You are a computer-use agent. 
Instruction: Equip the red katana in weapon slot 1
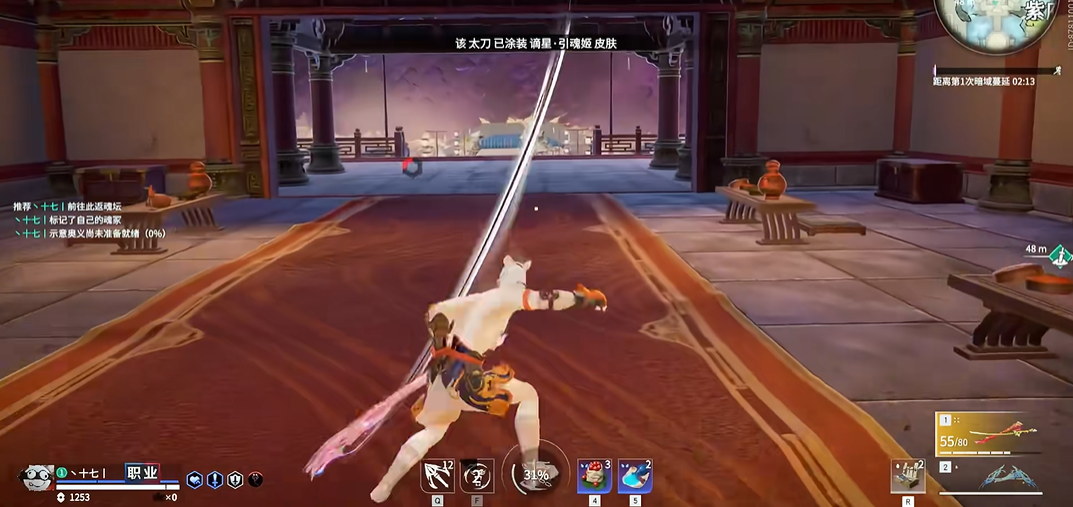[x=1001, y=431]
